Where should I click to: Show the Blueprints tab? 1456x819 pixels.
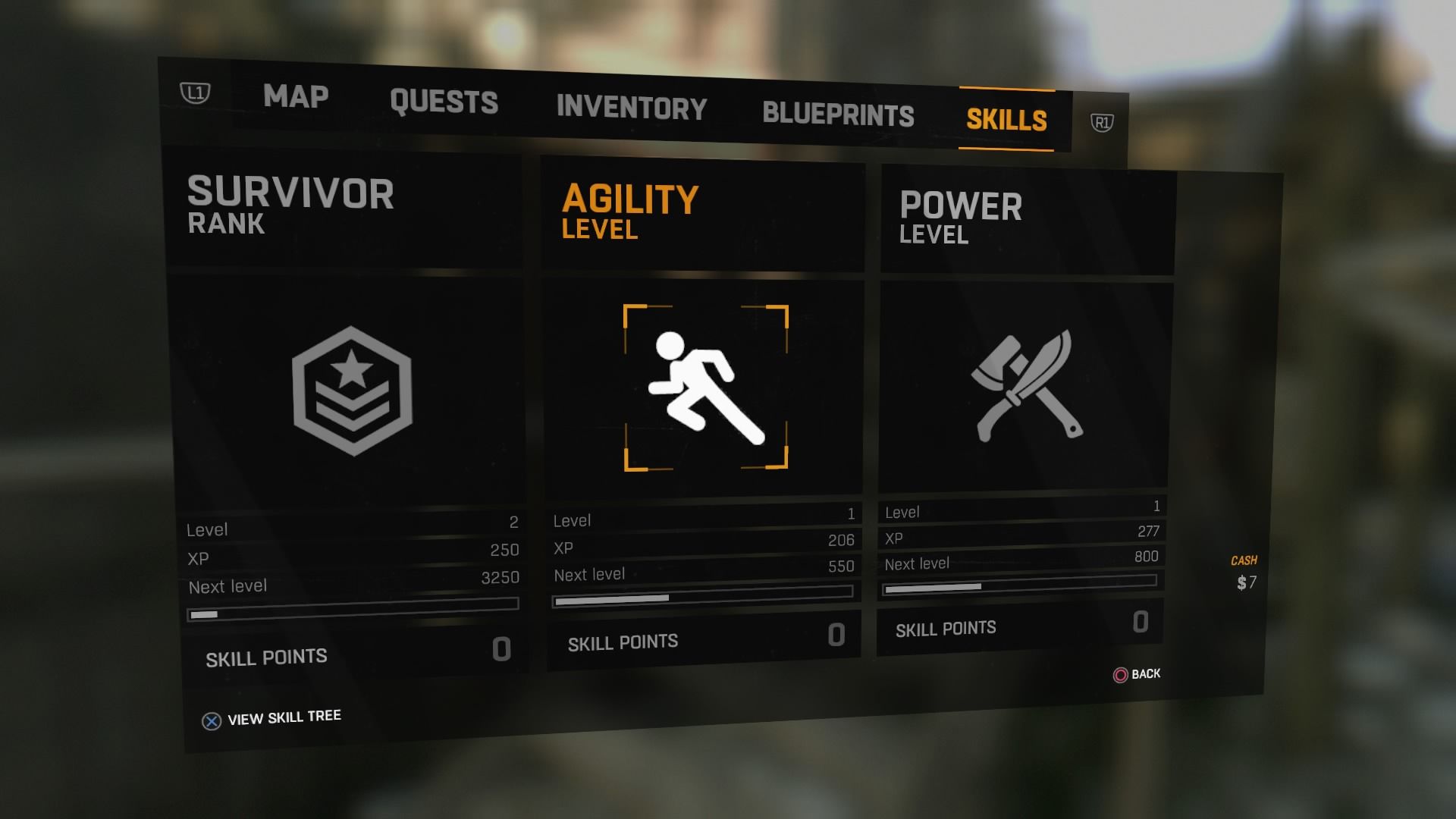click(x=838, y=114)
